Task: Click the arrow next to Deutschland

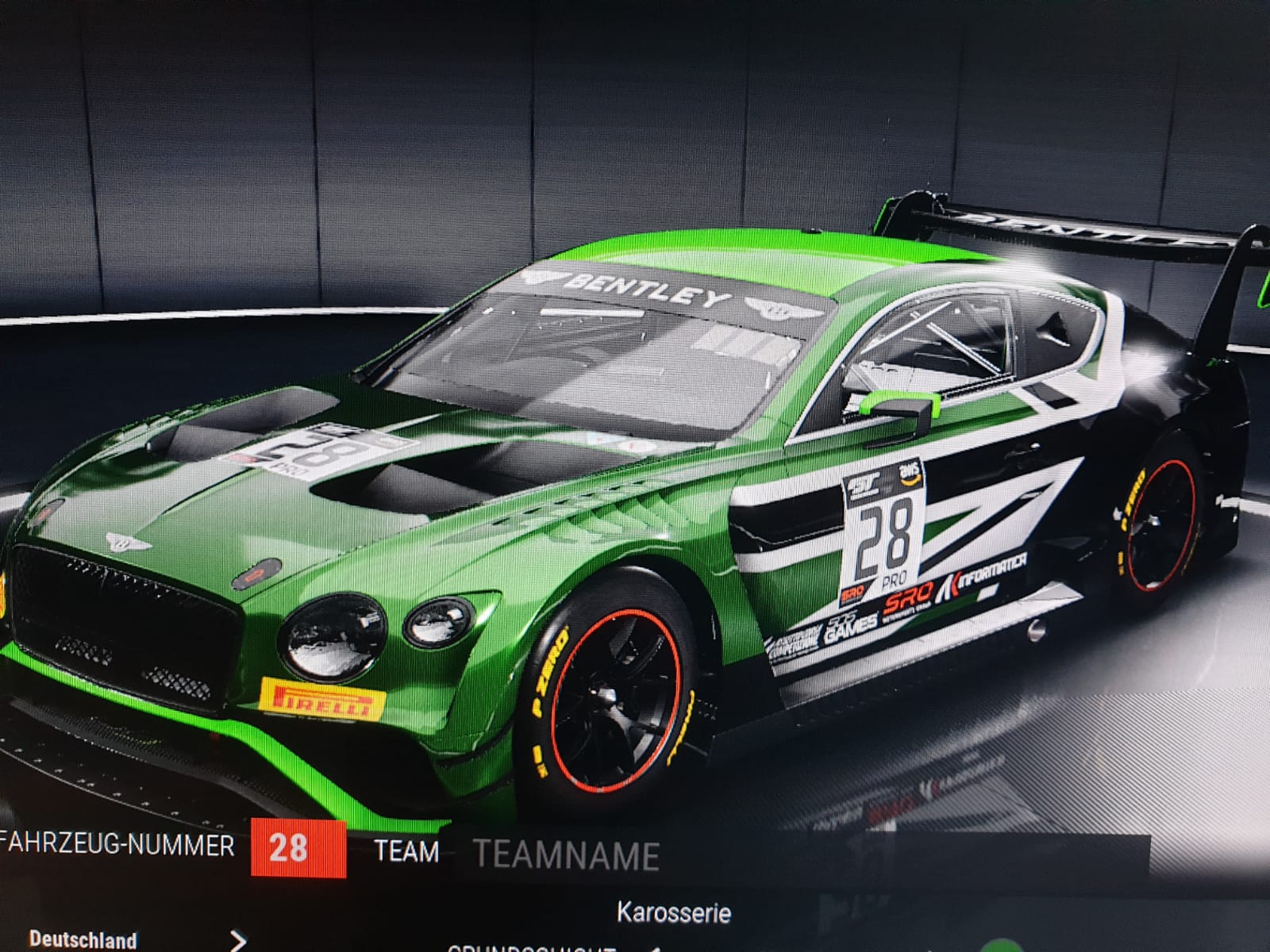Action: pos(237,941)
